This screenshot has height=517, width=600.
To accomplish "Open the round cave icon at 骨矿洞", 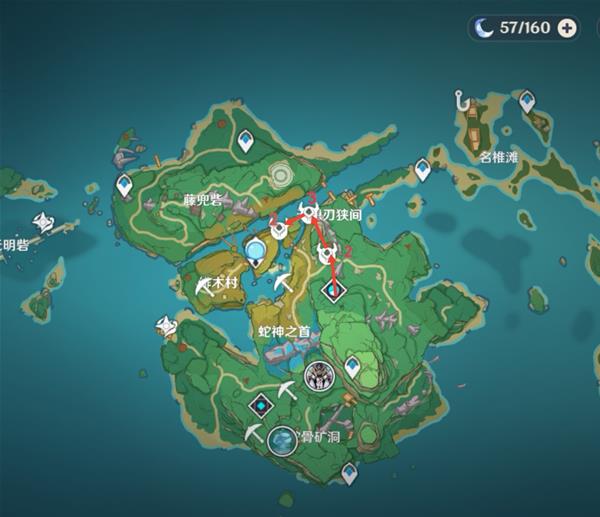I will 283,440.
